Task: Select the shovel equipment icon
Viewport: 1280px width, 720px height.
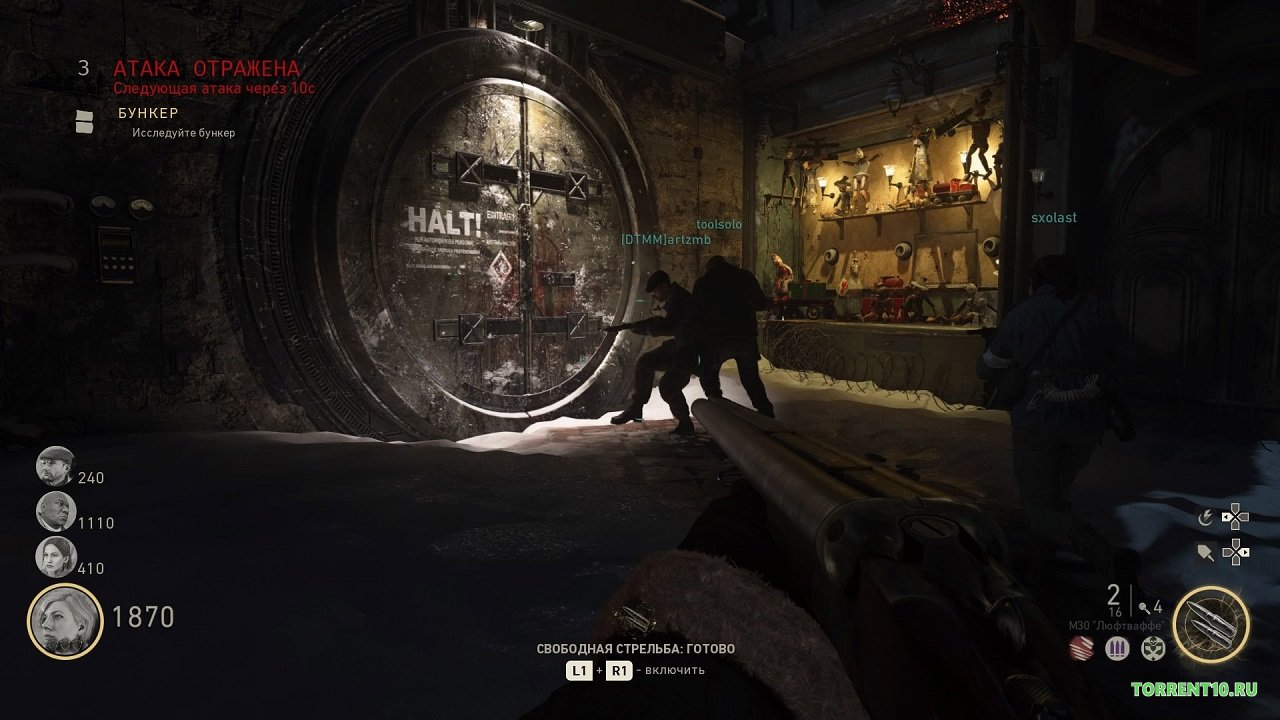Action: tap(1207, 551)
